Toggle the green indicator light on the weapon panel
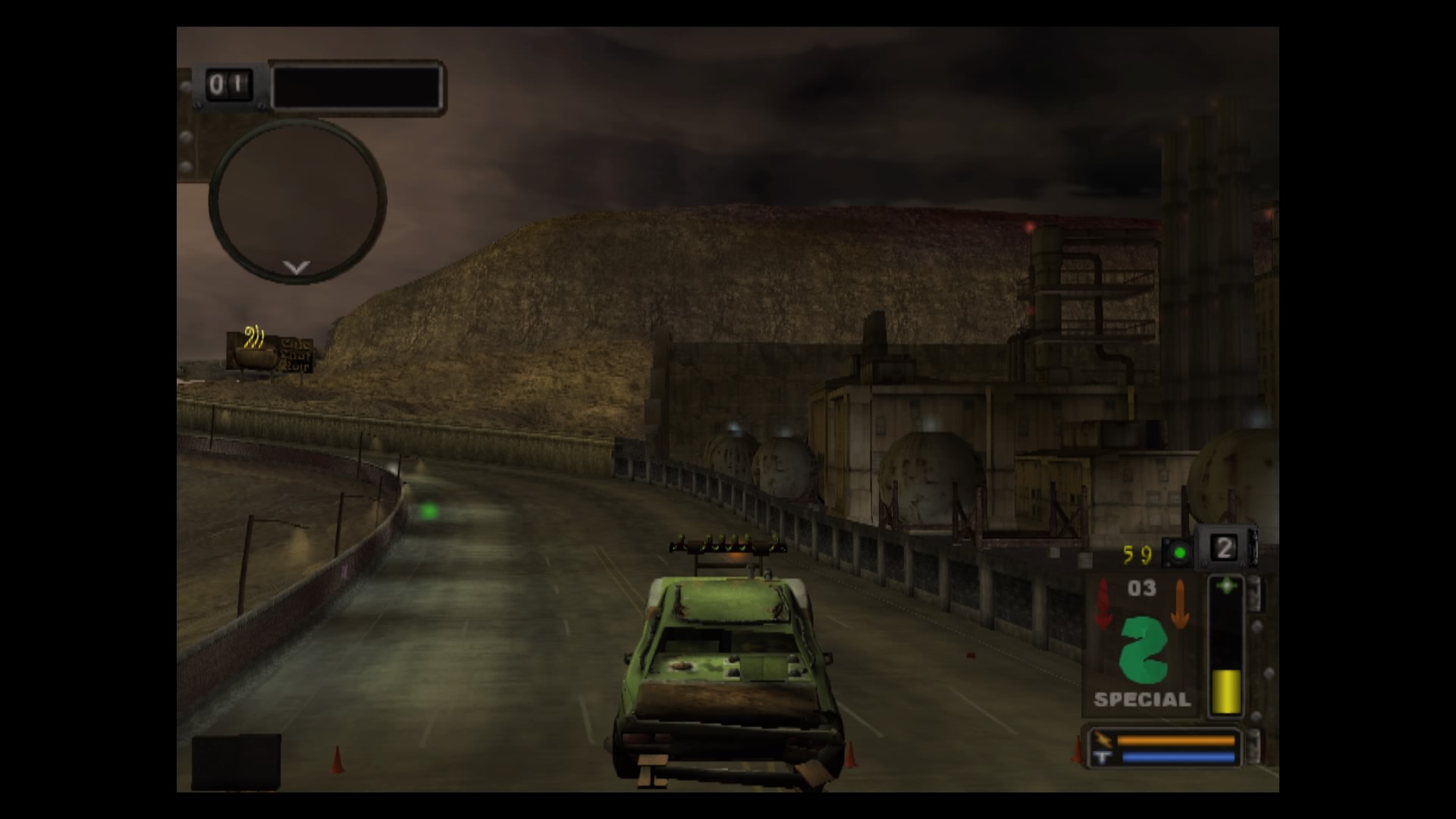Viewport: 1456px width, 819px height. 1180,553
